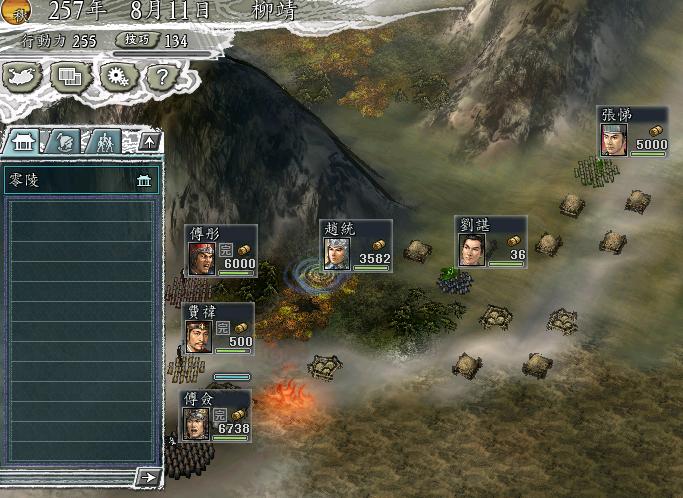Screen dimensions: 683x498
Task: Select the 張悌 unit with 5000 troops
Action: (632, 131)
